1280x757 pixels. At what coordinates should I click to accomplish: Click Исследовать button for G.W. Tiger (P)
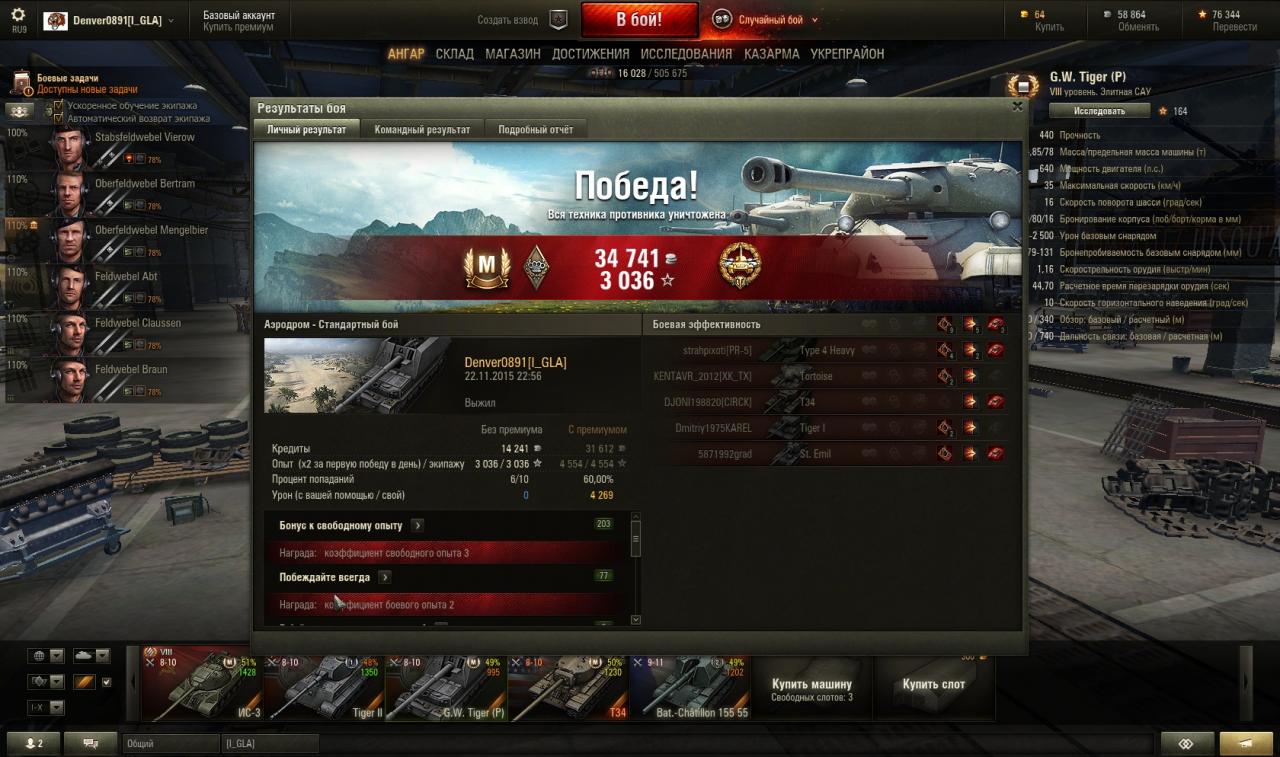pyautogui.click(x=1100, y=111)
